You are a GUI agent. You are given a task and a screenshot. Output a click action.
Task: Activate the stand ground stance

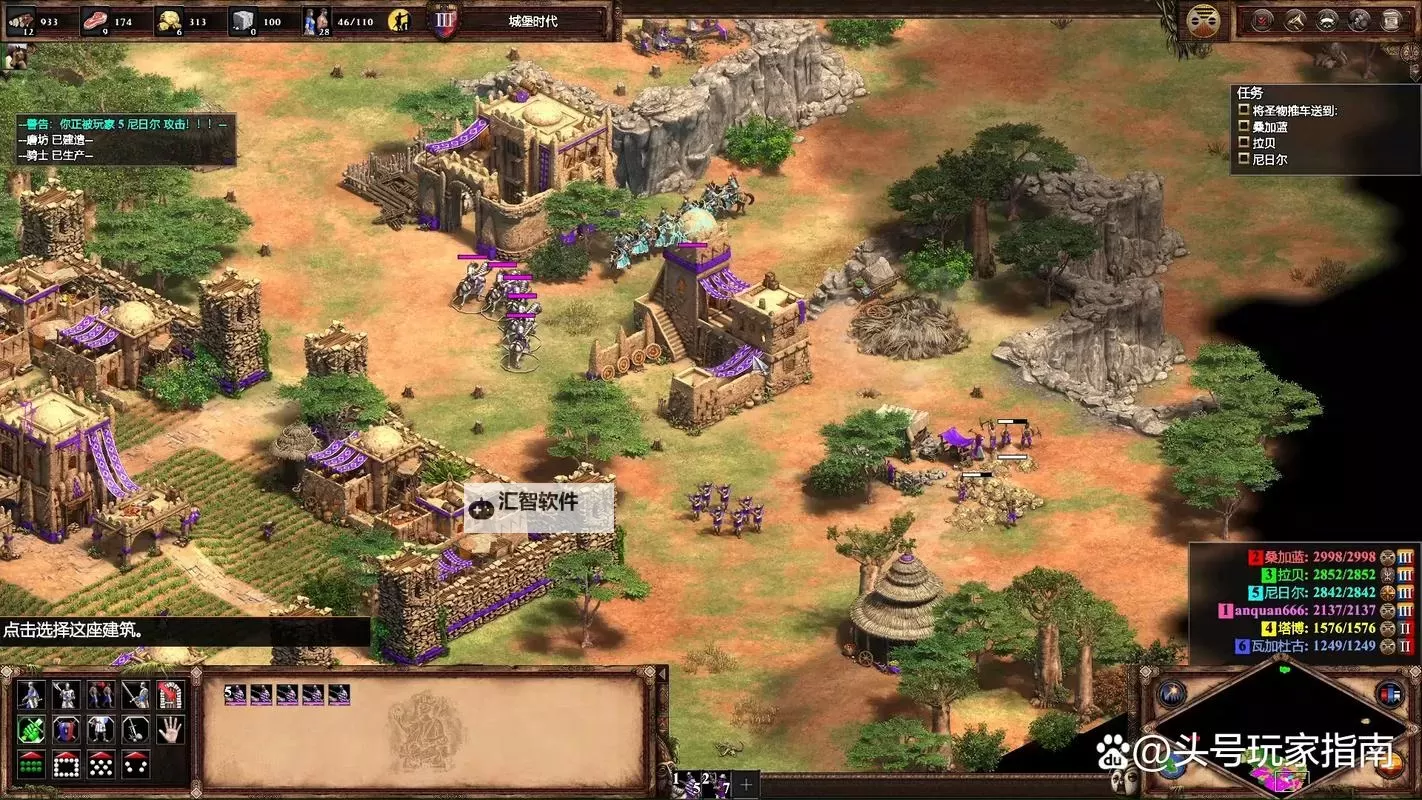[x=102, y=695]
